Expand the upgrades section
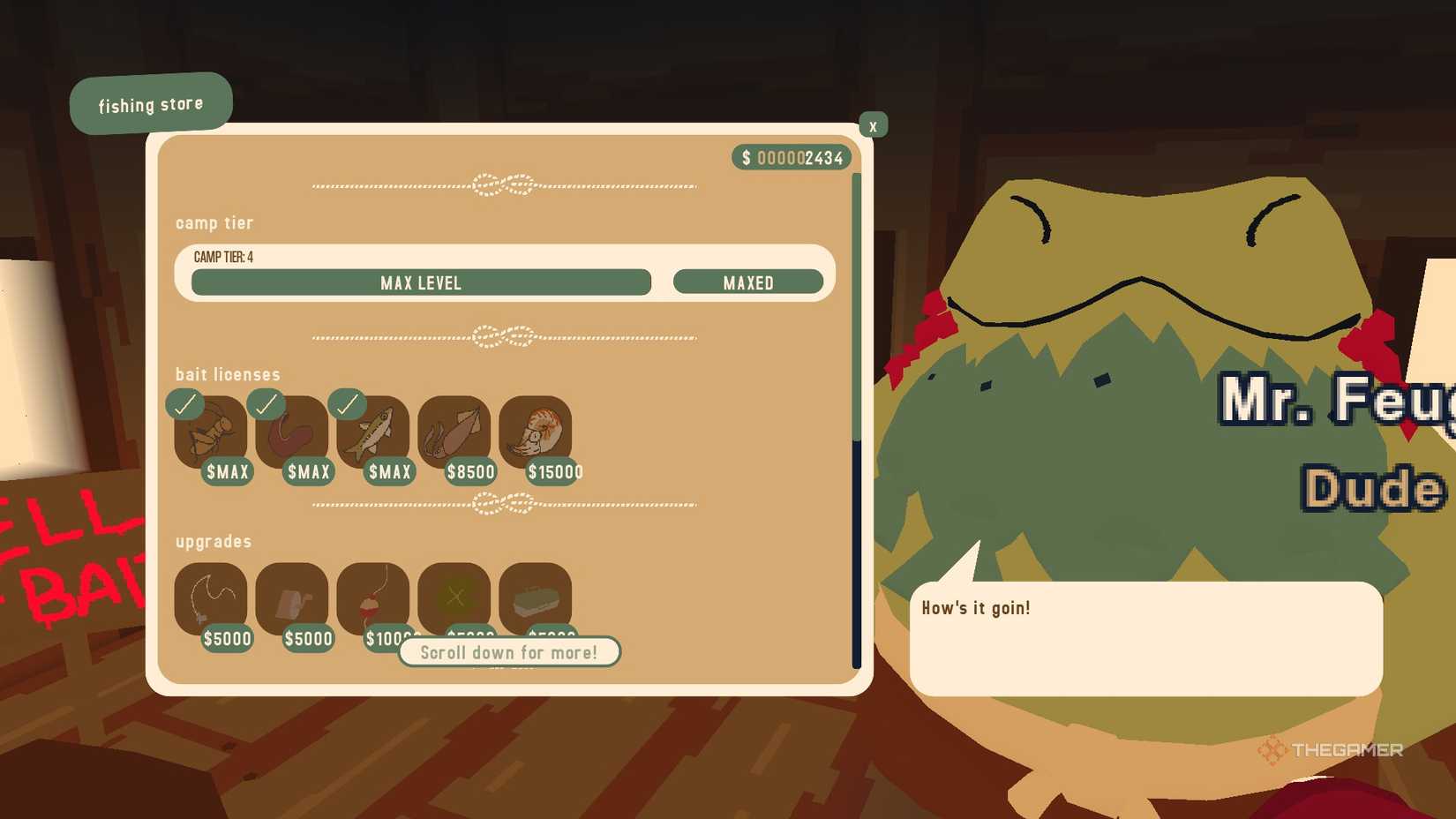The height and width of the screenshot is (819, 1456). 212,541
